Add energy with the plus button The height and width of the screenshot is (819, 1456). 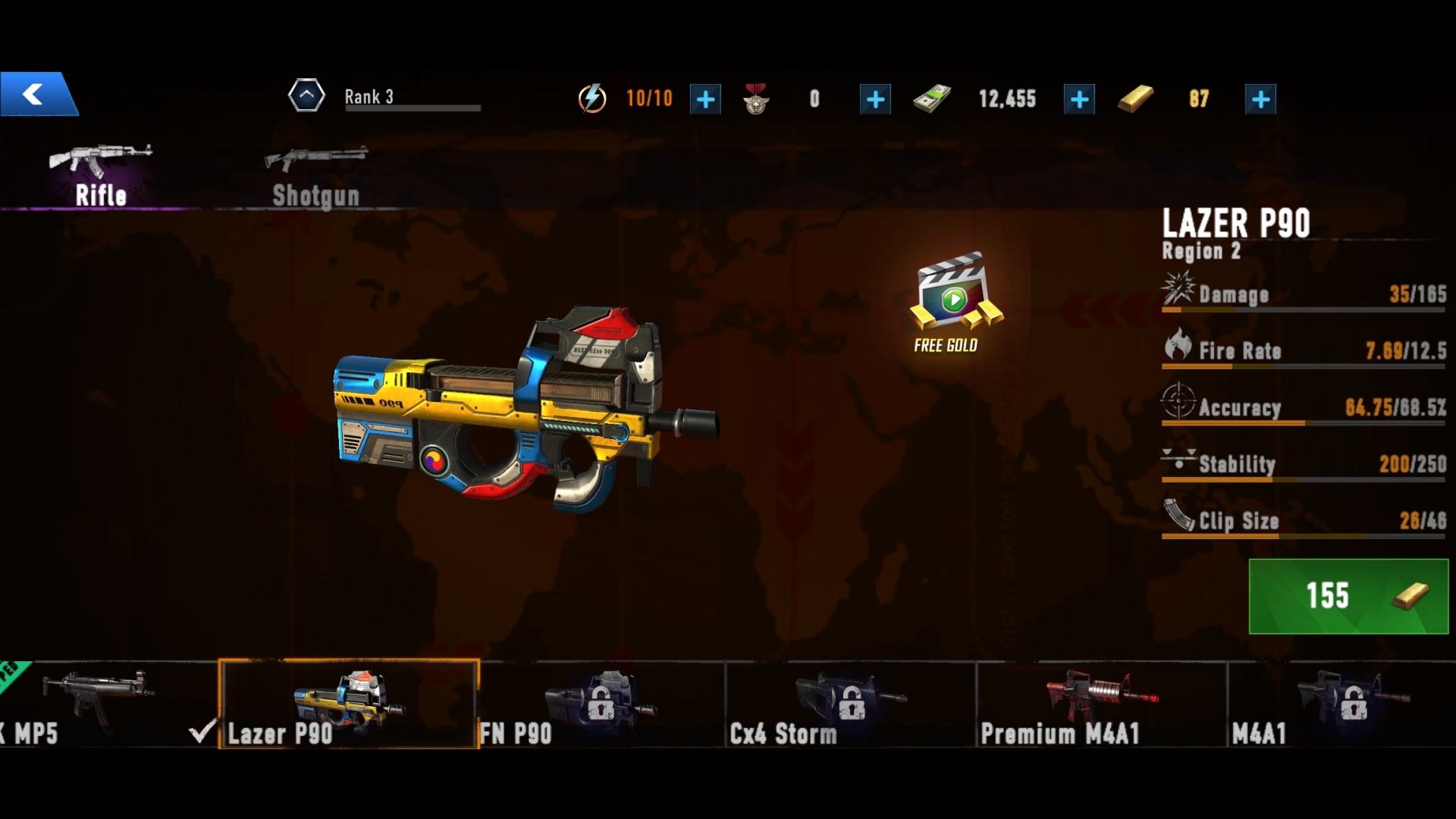point(705,99)
